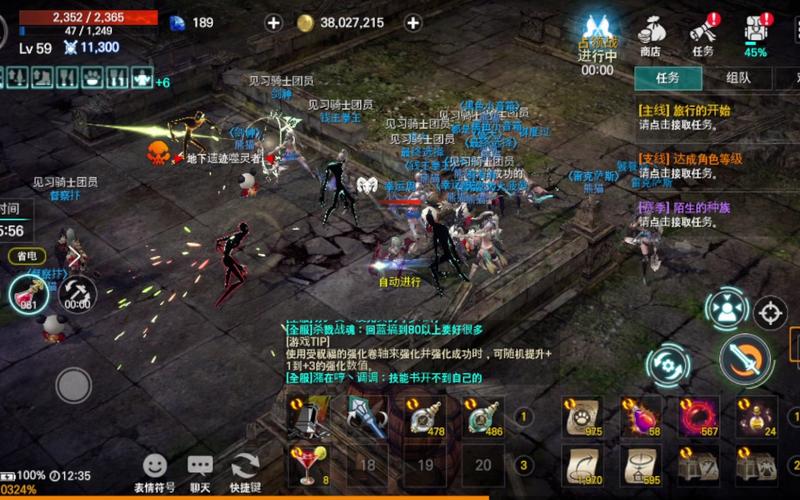Use the red potion quick slot
This screenshot has width=800, height=500.
click(x=28, y=292)
